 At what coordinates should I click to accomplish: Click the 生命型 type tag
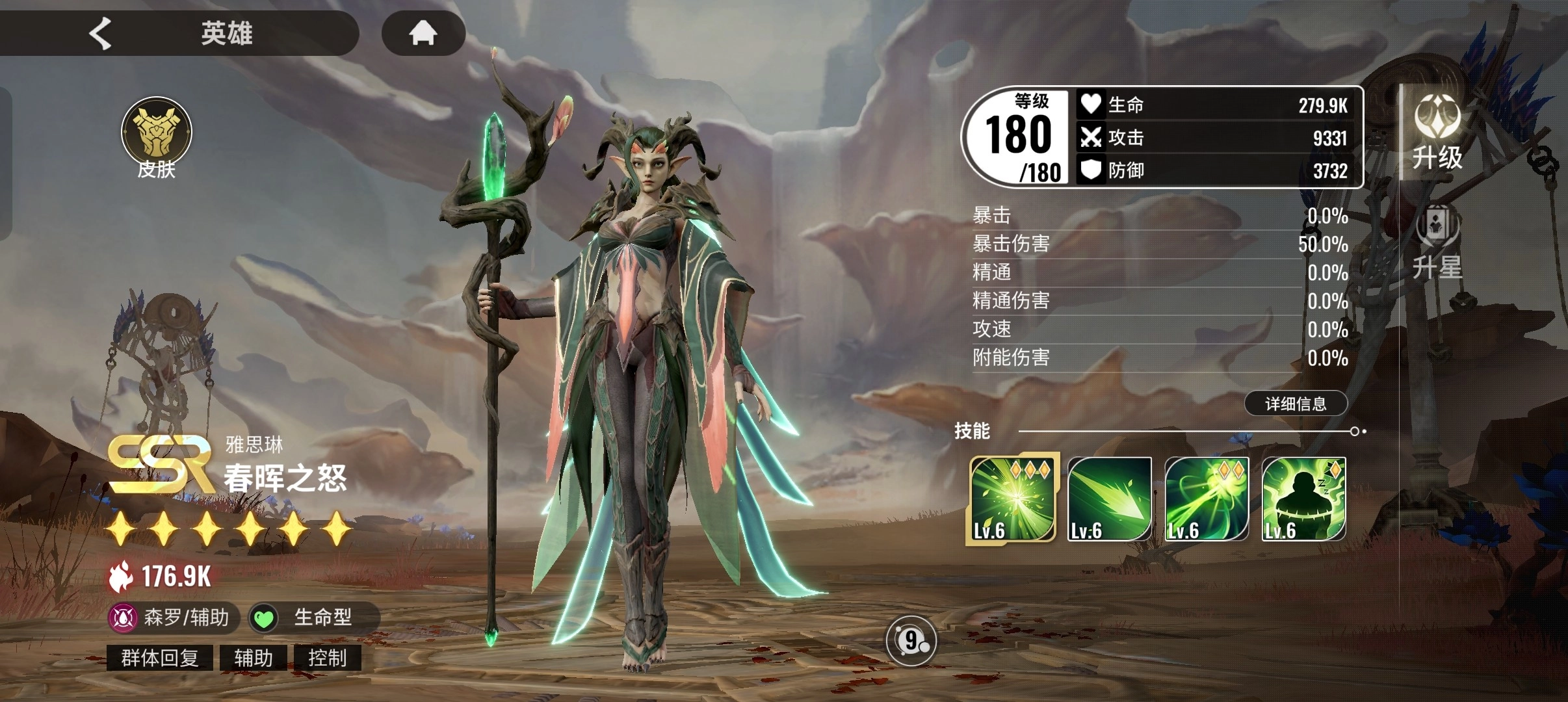(313, 617)
